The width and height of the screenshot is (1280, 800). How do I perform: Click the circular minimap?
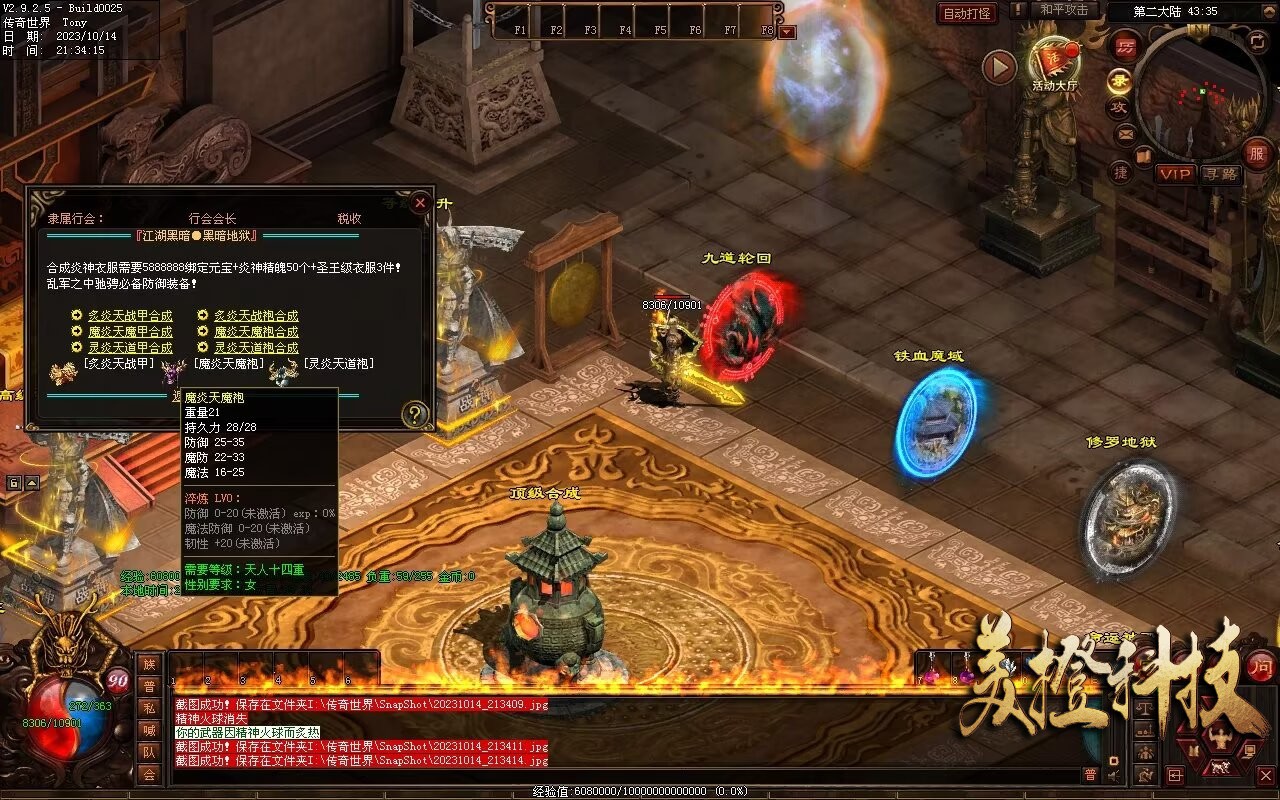pyautogui.click(x=1200, y=95)
